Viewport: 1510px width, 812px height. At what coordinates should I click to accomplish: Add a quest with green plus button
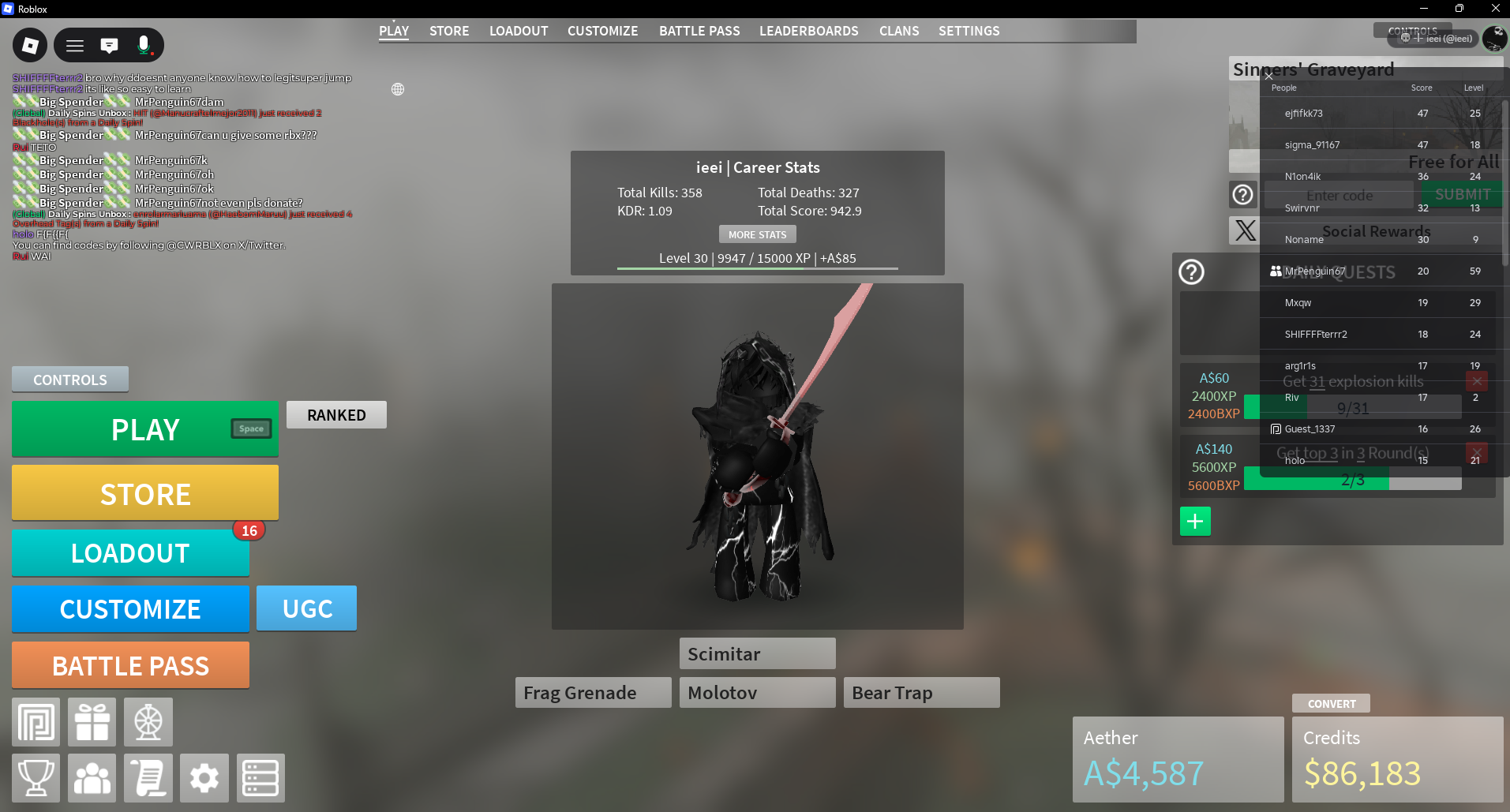click(1195, 521)
